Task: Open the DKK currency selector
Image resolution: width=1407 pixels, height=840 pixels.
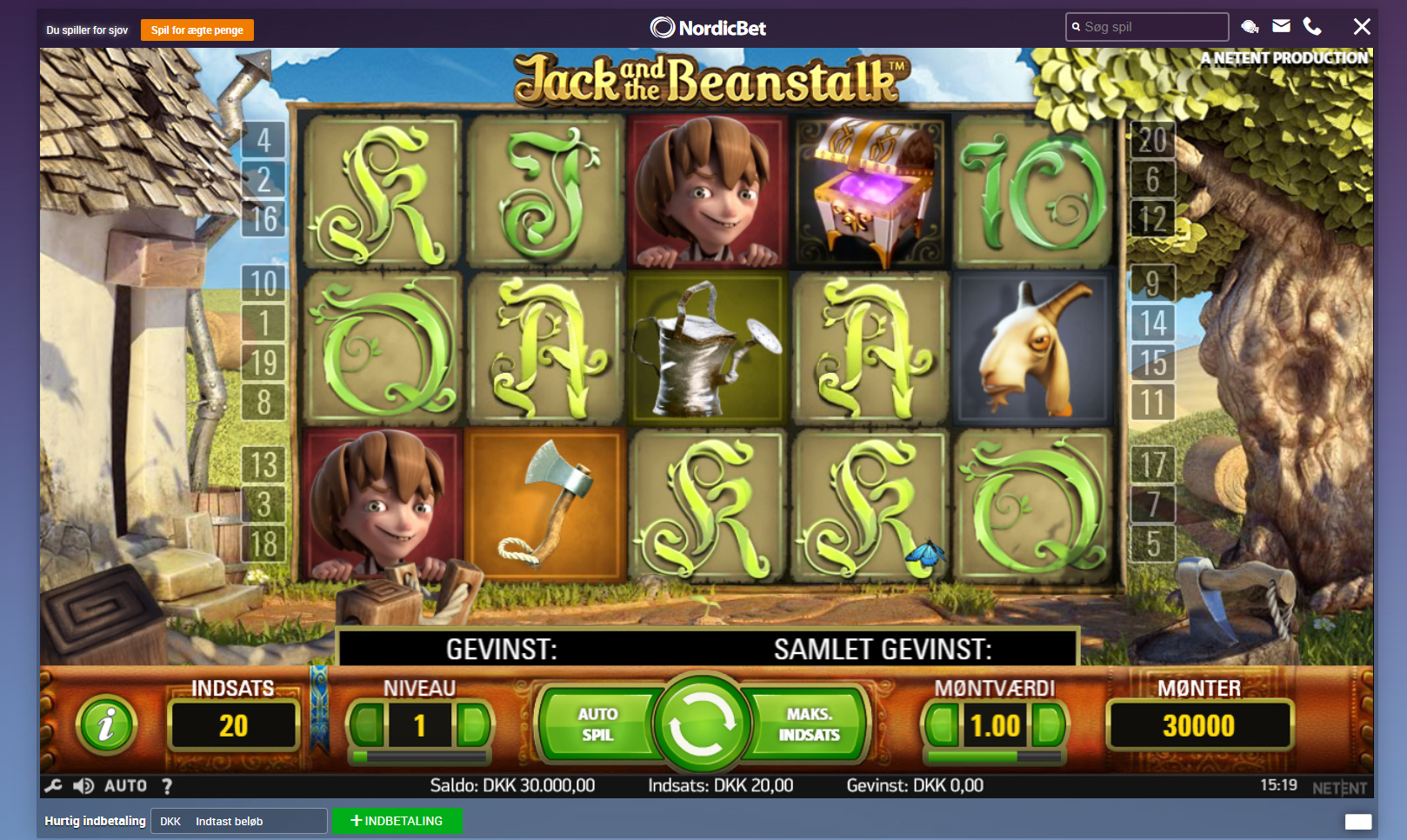Action: point(170,820)
